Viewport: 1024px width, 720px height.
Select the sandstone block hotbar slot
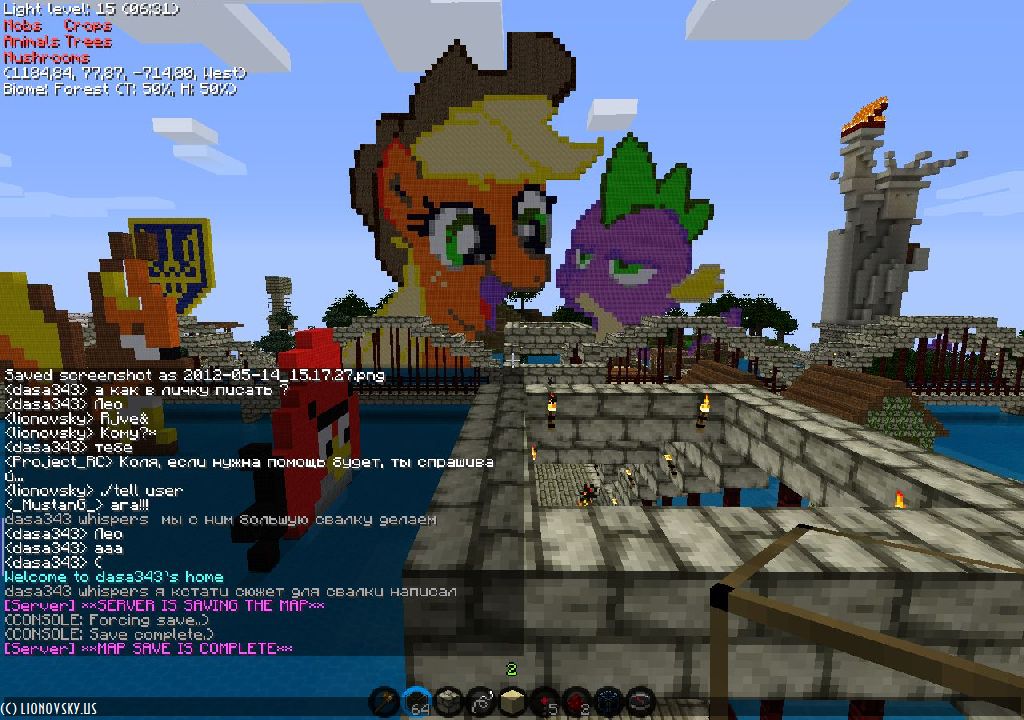(x=513, y=702)
